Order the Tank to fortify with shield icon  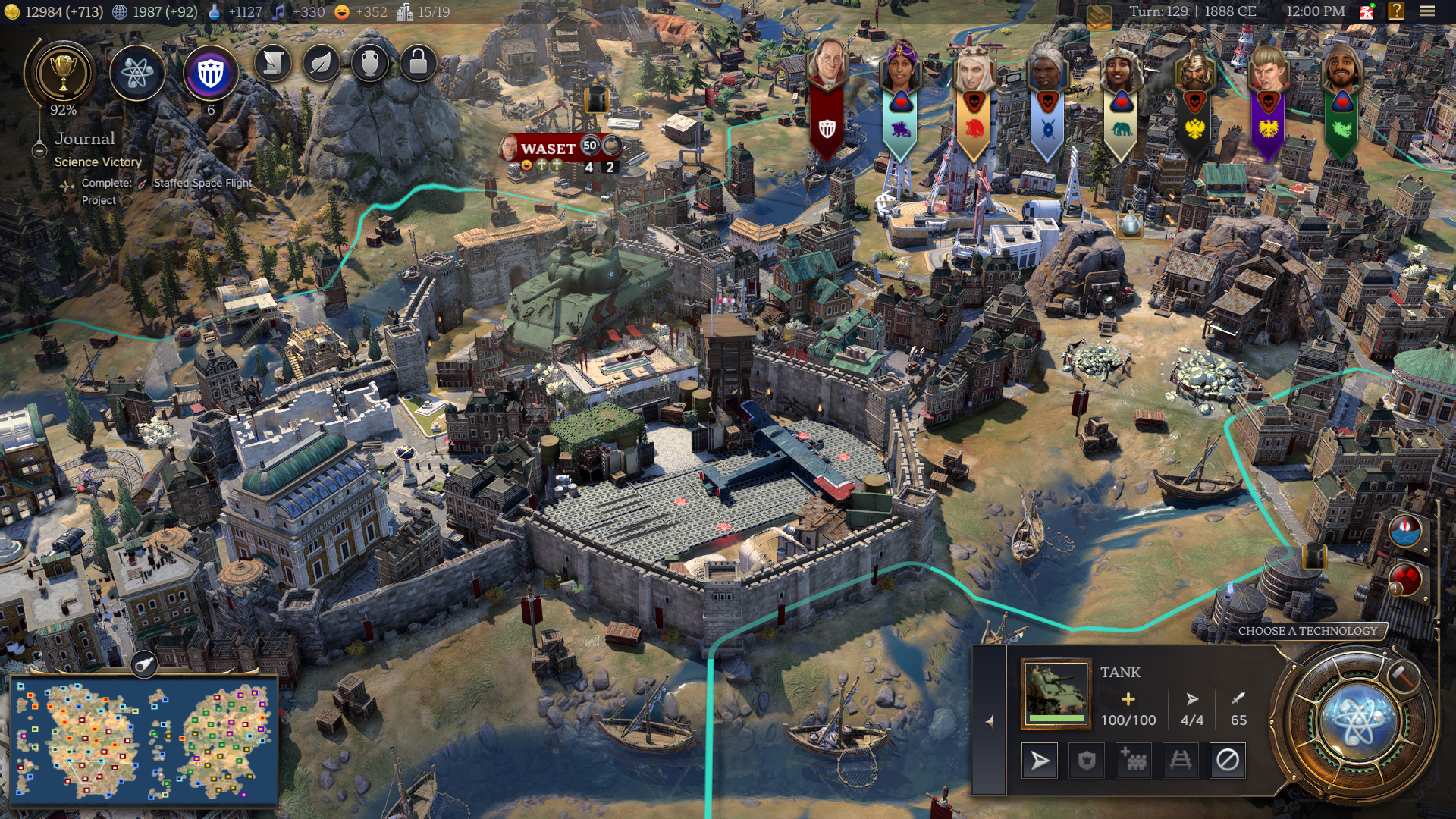click(x=1087, y=759)
